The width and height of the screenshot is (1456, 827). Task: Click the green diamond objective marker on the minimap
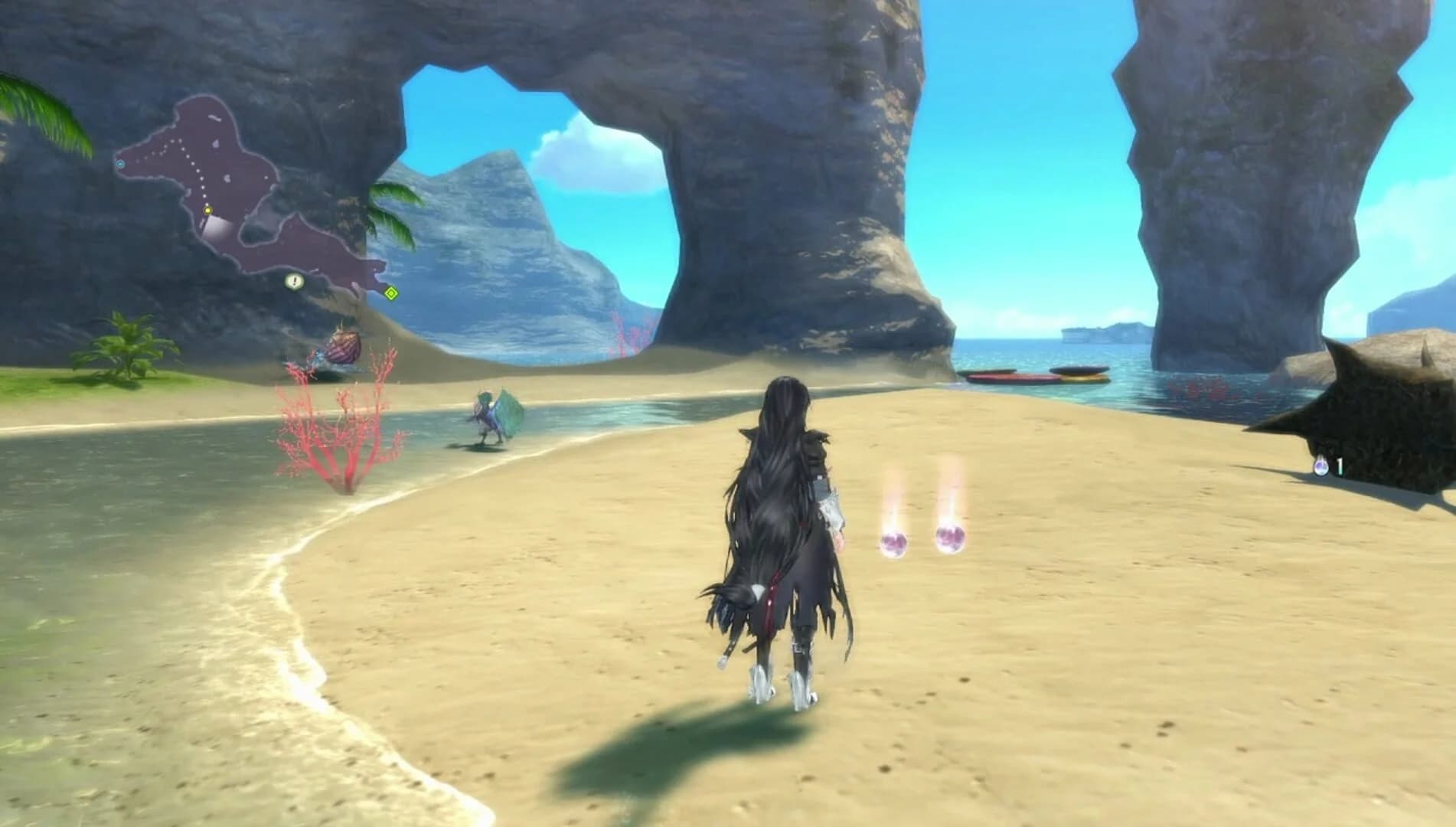(391, 291)
